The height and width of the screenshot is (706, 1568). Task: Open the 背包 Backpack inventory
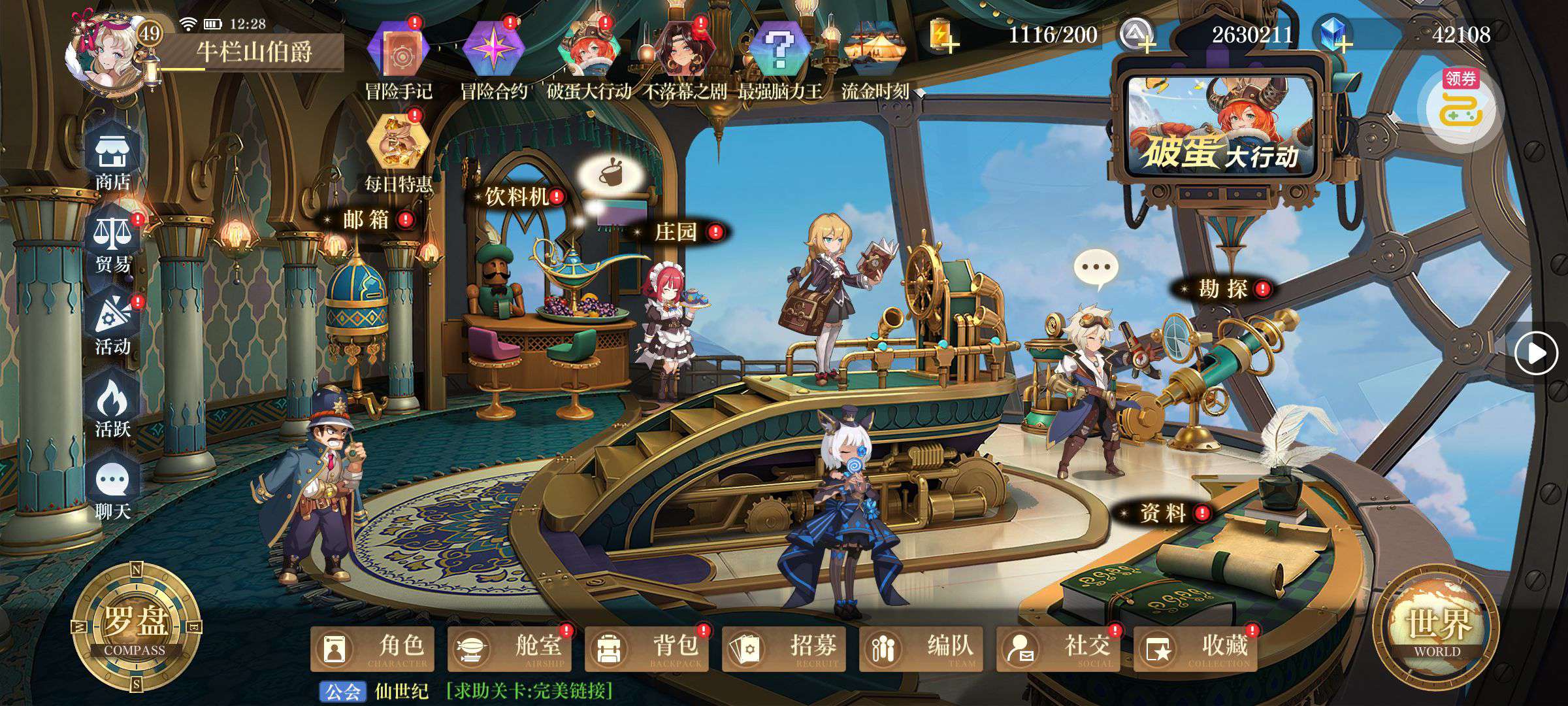tap(648, 648)
